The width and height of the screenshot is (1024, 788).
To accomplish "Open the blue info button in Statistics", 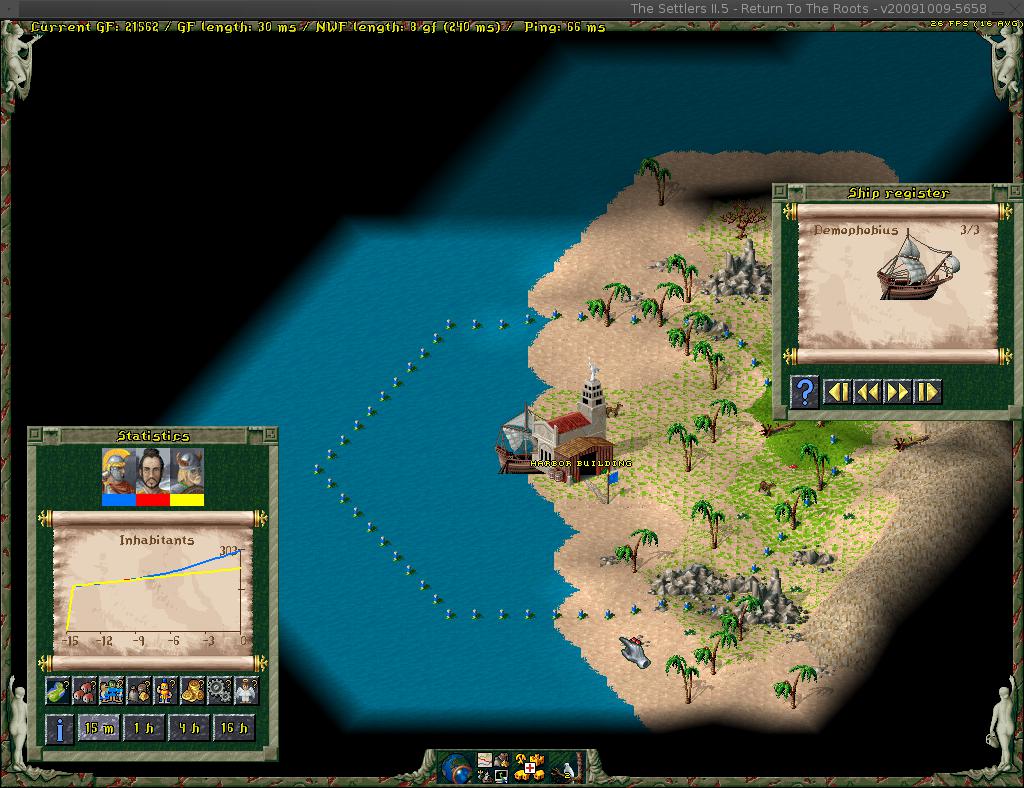I will pos(59,728).
